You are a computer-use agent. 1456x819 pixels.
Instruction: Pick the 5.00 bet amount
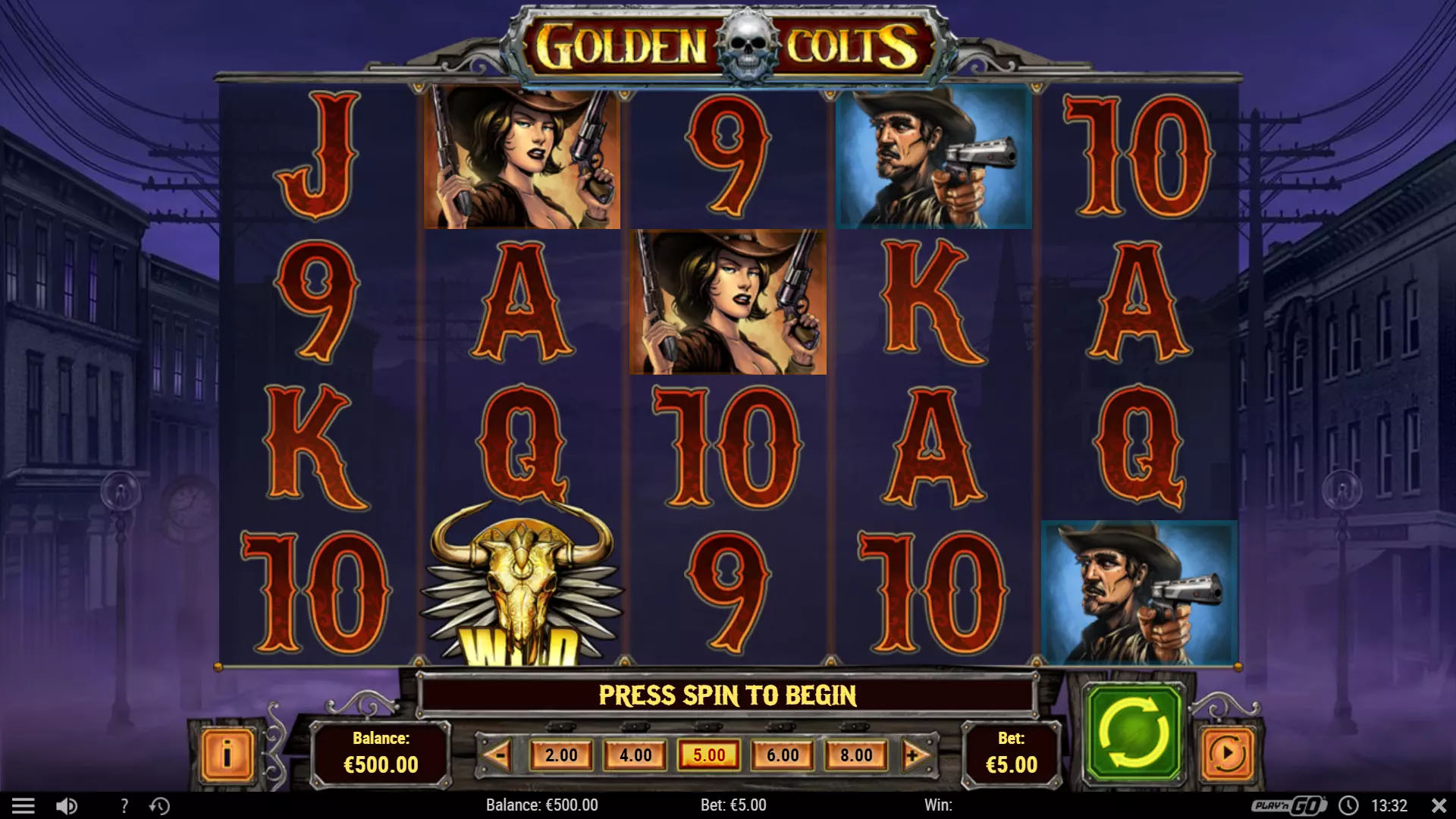[x=709, y=755]
